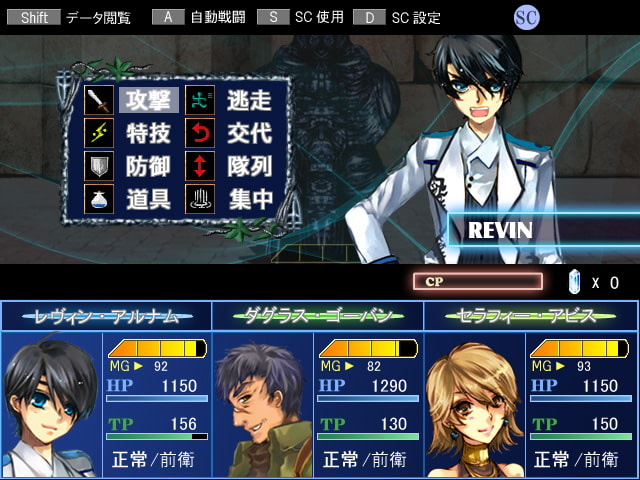This screenshot has width=640, height=480.
Task: Click the SC 使用 label
Action: [315, 18]
